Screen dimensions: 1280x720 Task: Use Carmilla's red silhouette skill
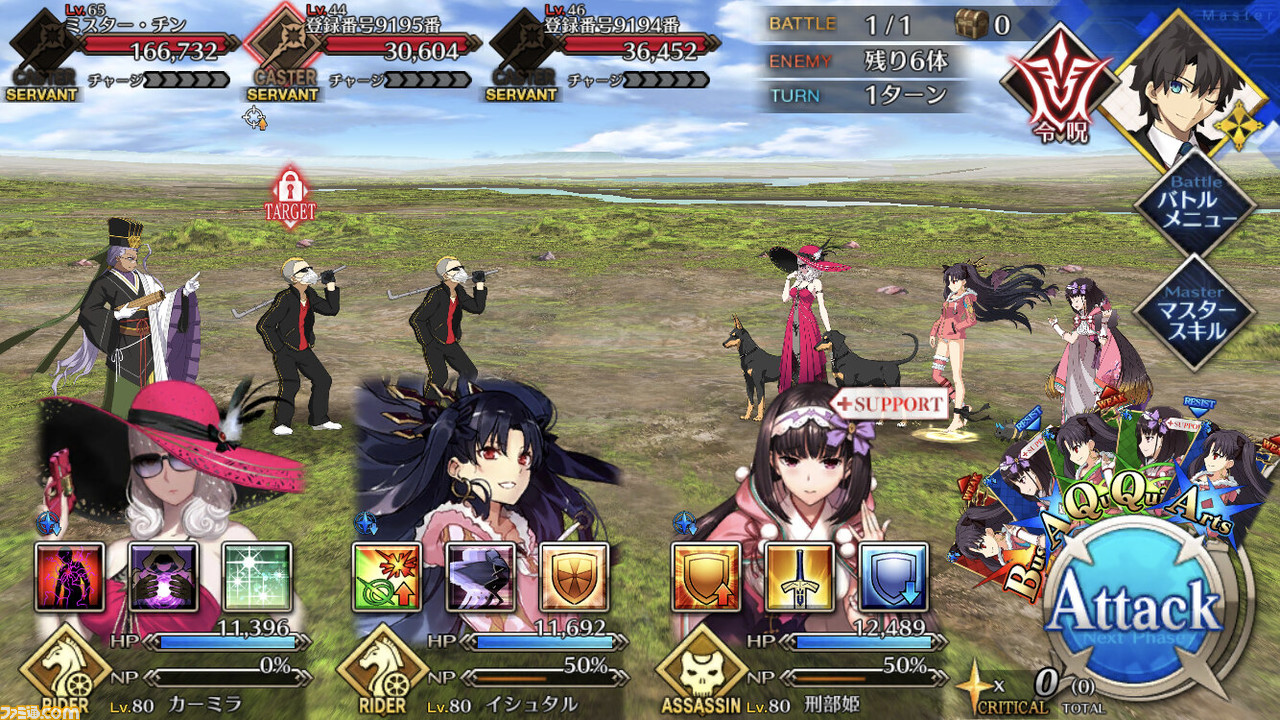click(x=70, y=577)
